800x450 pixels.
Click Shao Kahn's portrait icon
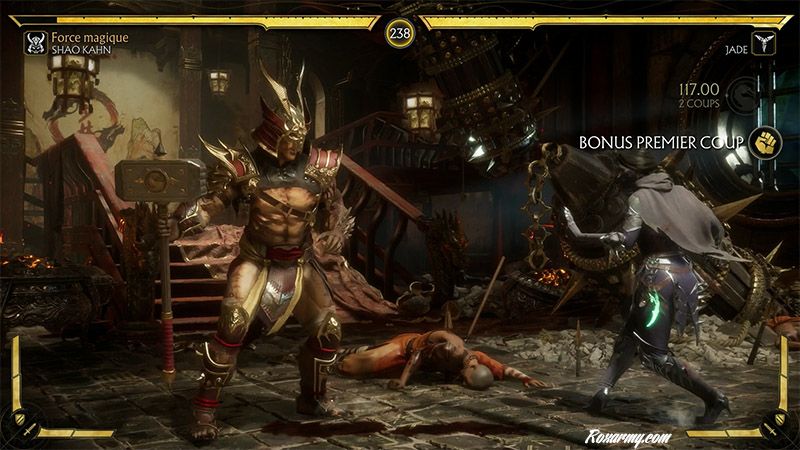tap(35, 43)
